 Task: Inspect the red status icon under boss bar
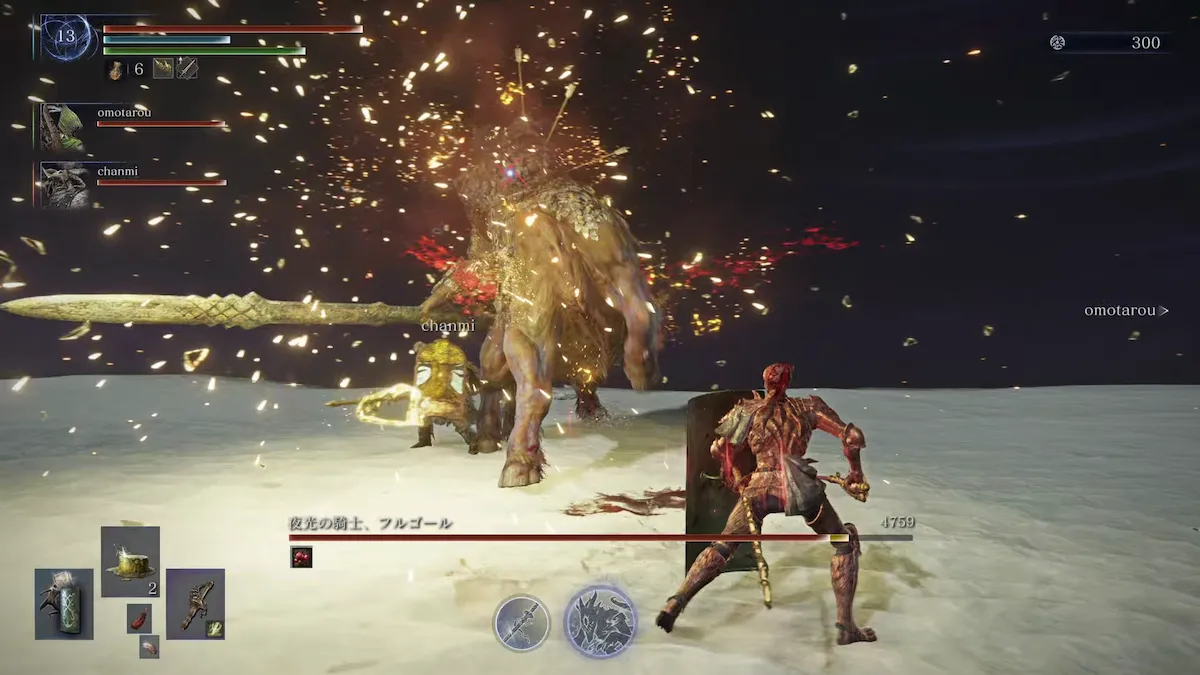click(301, 557)
